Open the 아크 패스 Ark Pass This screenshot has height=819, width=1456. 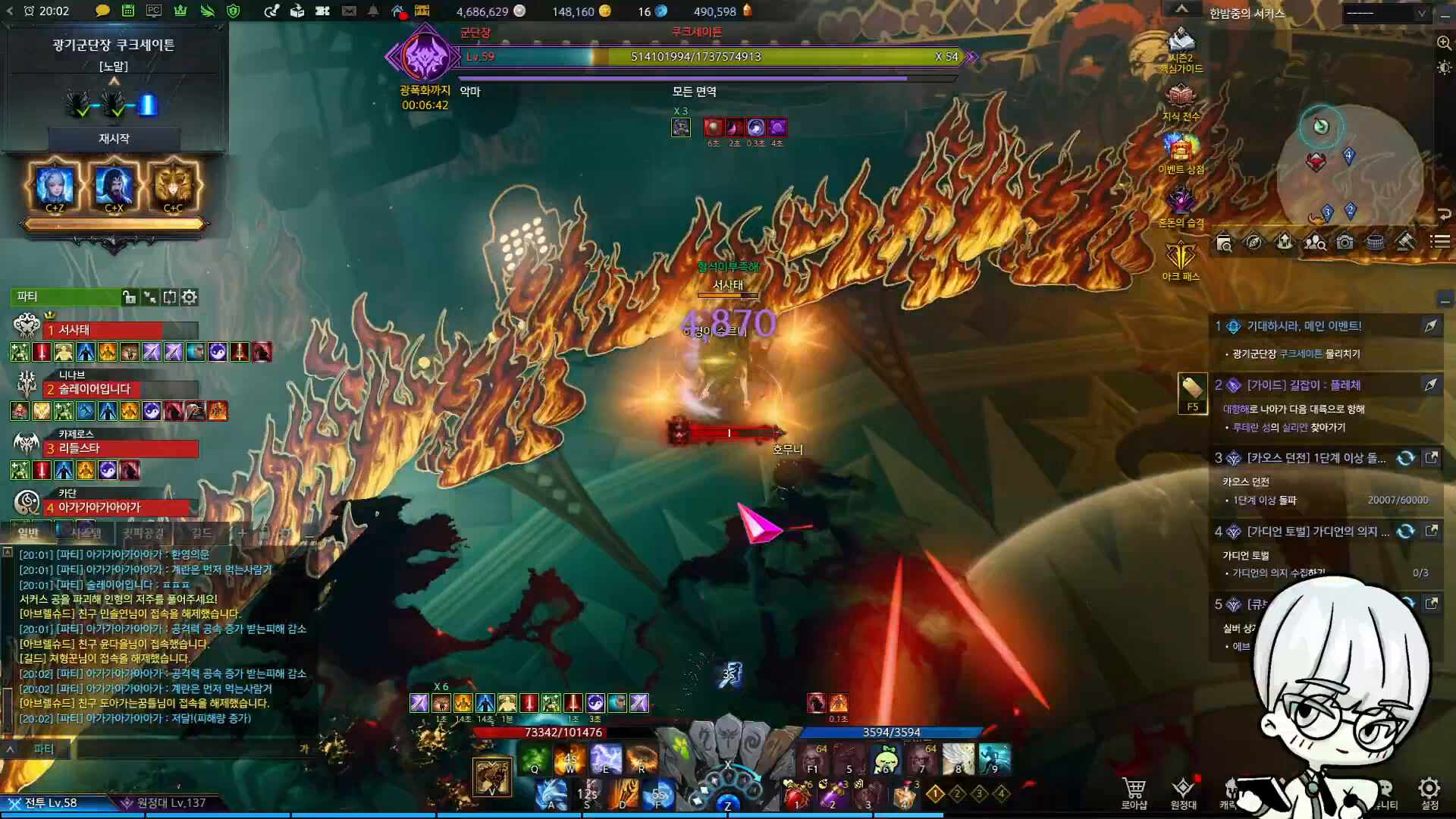pos(1181,259)
